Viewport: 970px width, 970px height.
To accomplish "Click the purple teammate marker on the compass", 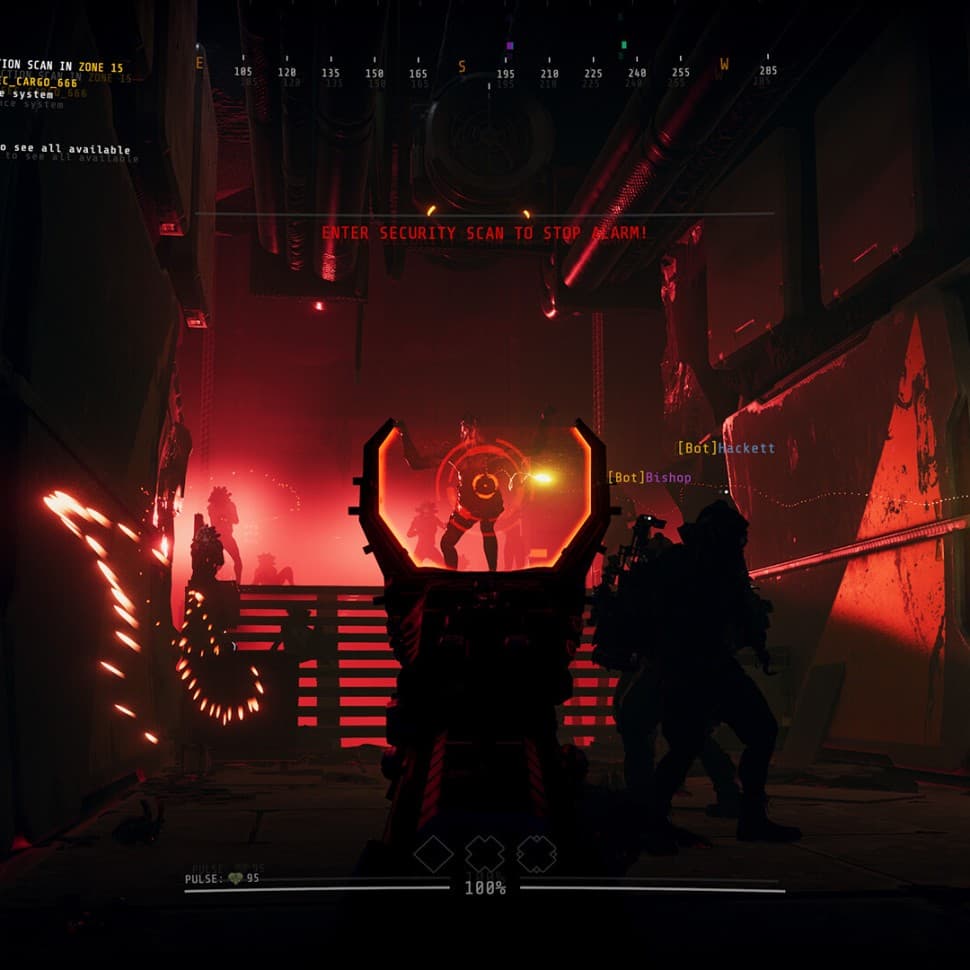I will 510,45.
